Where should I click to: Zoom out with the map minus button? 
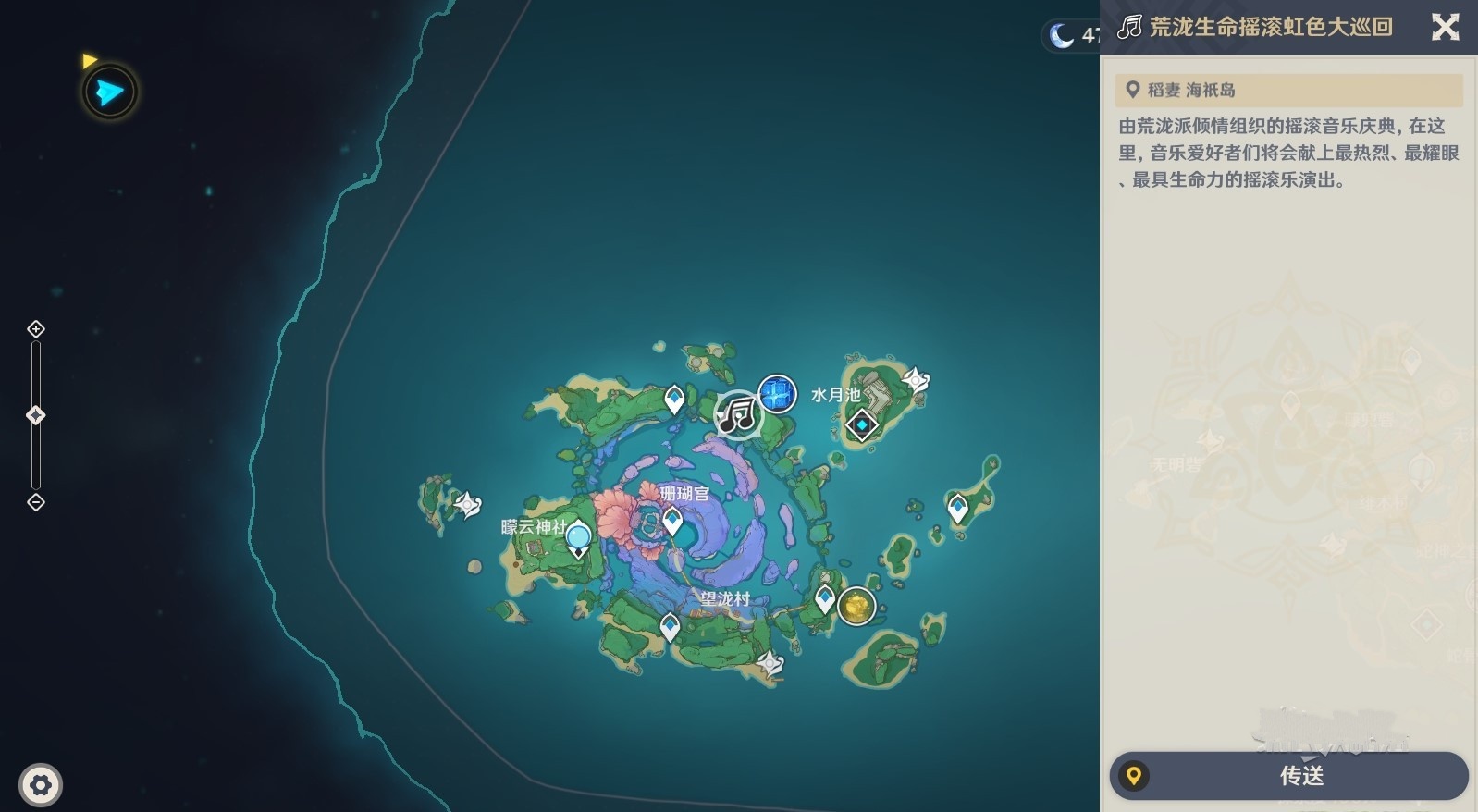[36, 502]
